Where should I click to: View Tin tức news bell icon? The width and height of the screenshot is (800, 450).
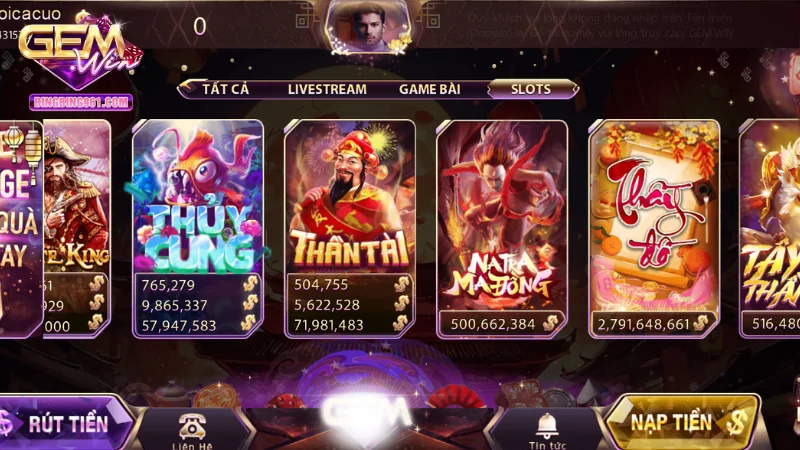(x=547, y=428)
